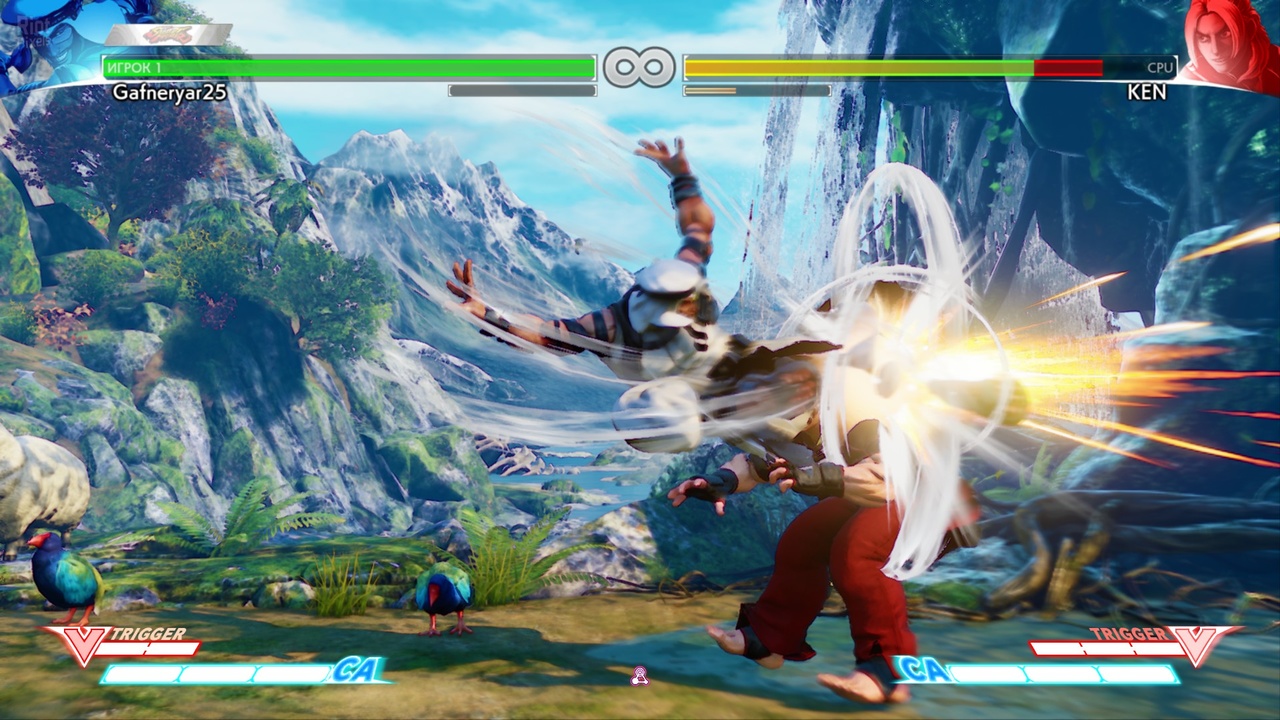Screen dimensions: 1280x720
Task: Click the Street Fighter logo emblem
Action: point(167,34)
